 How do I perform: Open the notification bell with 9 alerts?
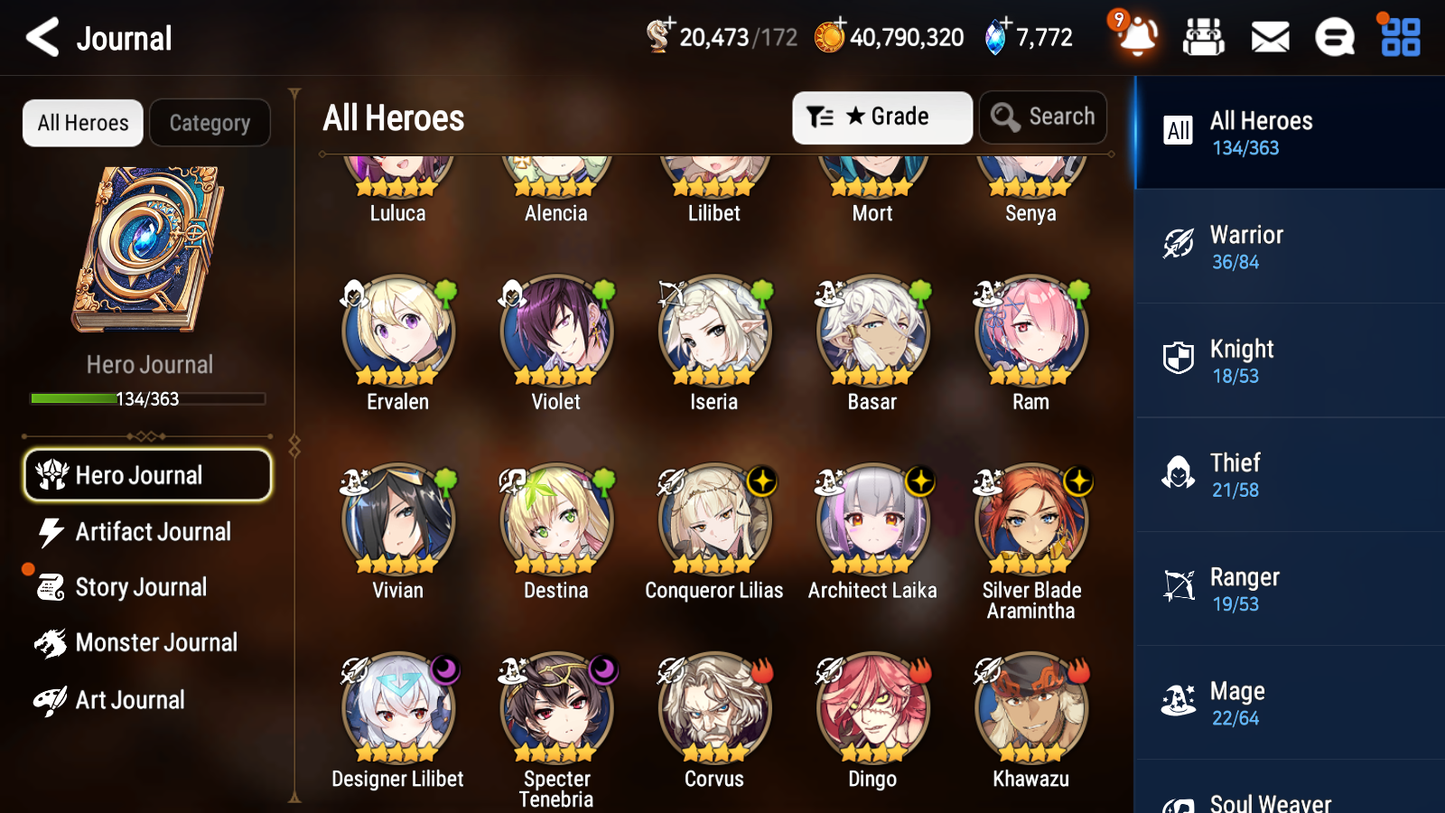coord(1135,38)
